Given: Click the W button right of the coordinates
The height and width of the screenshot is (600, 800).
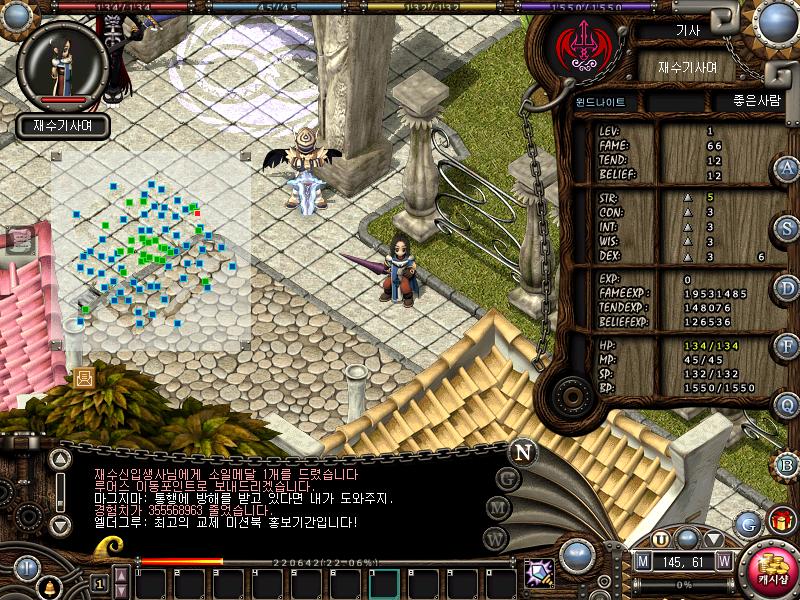Looking at the screenshot, I should pos(723,561).
